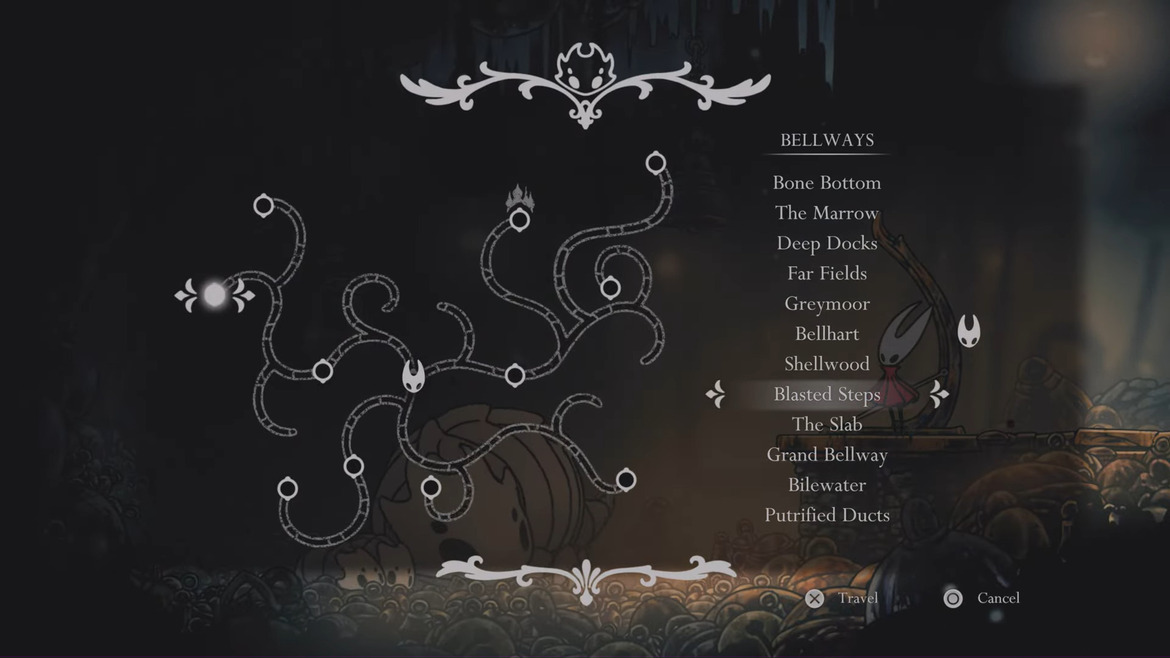Pick The Slab destination
This screenshot has height=658, width=1170.
(826, 424)
